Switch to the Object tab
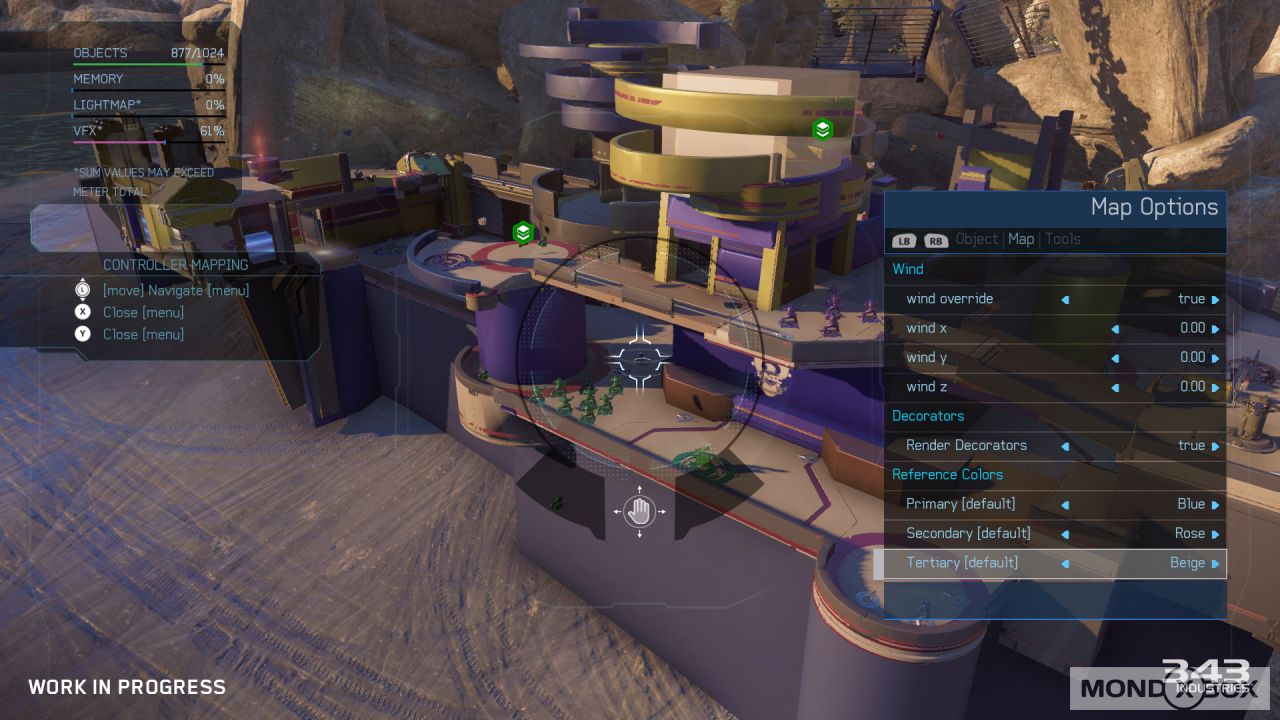Viewport: 1280px width, 720px height. click(976, 239)
